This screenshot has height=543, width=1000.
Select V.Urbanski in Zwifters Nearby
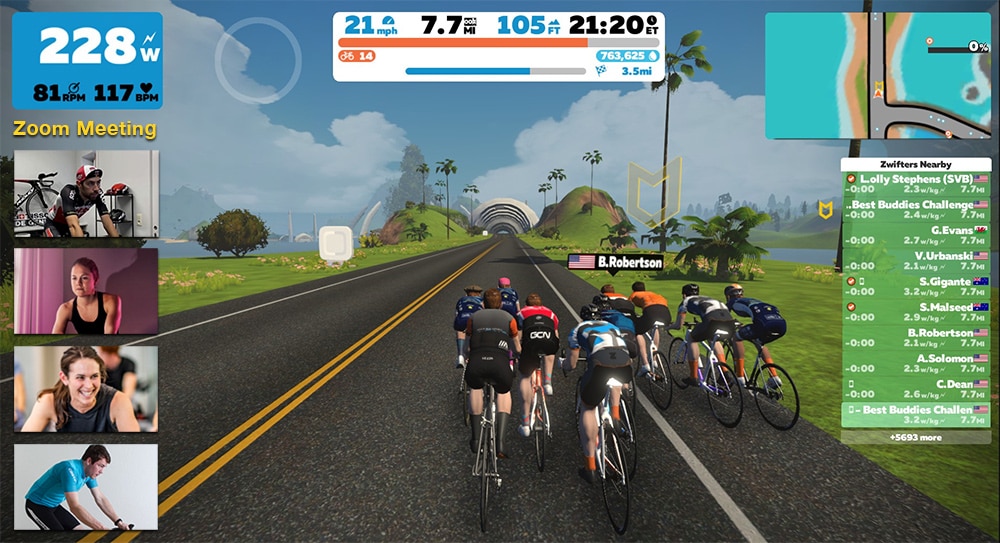pyautogui.click(x=916, y=261)
